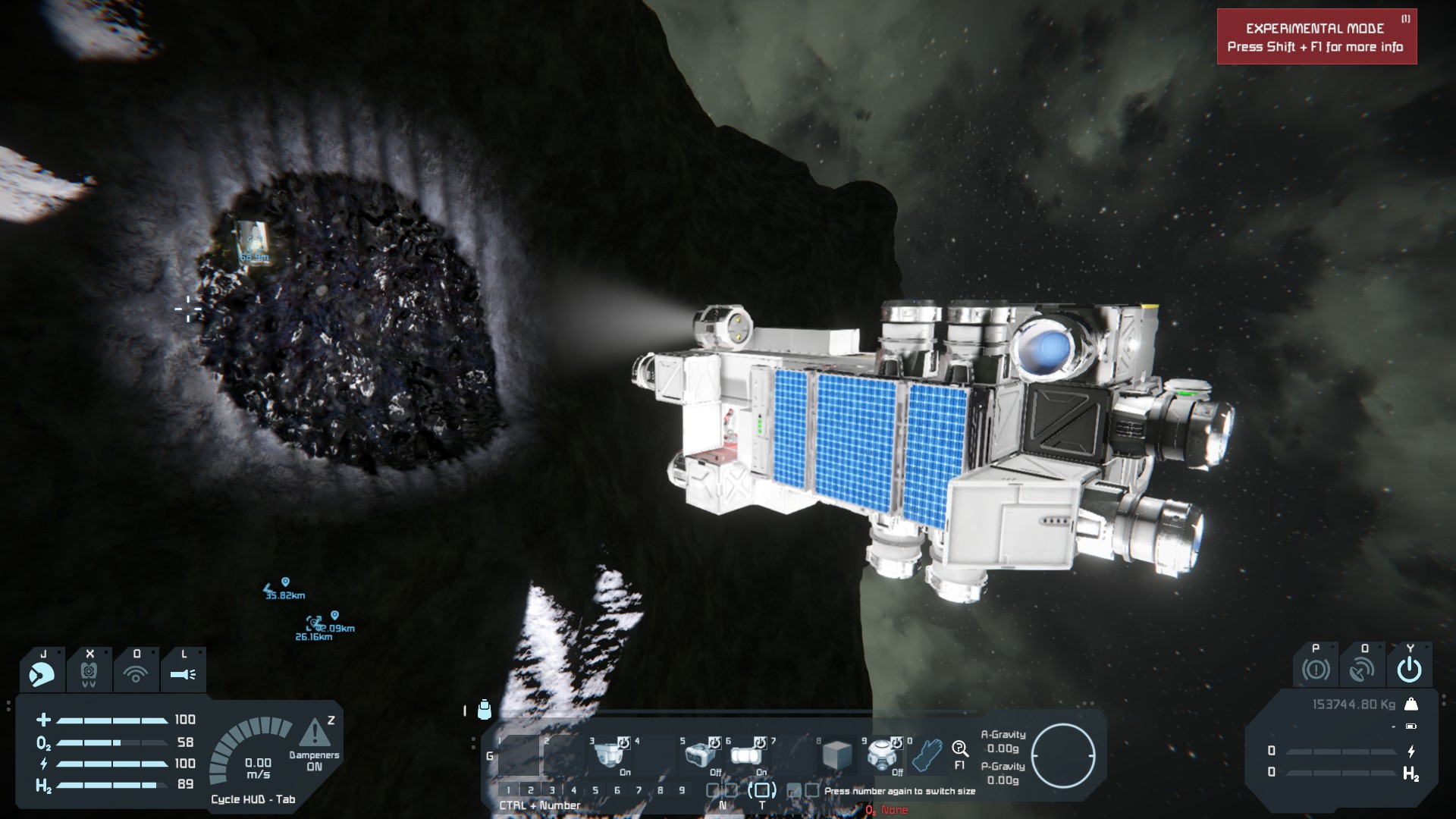The height and width of the screenshot is (819, 1456).
Task: Switch to toolbar page 4
Action: coord(573,790)
